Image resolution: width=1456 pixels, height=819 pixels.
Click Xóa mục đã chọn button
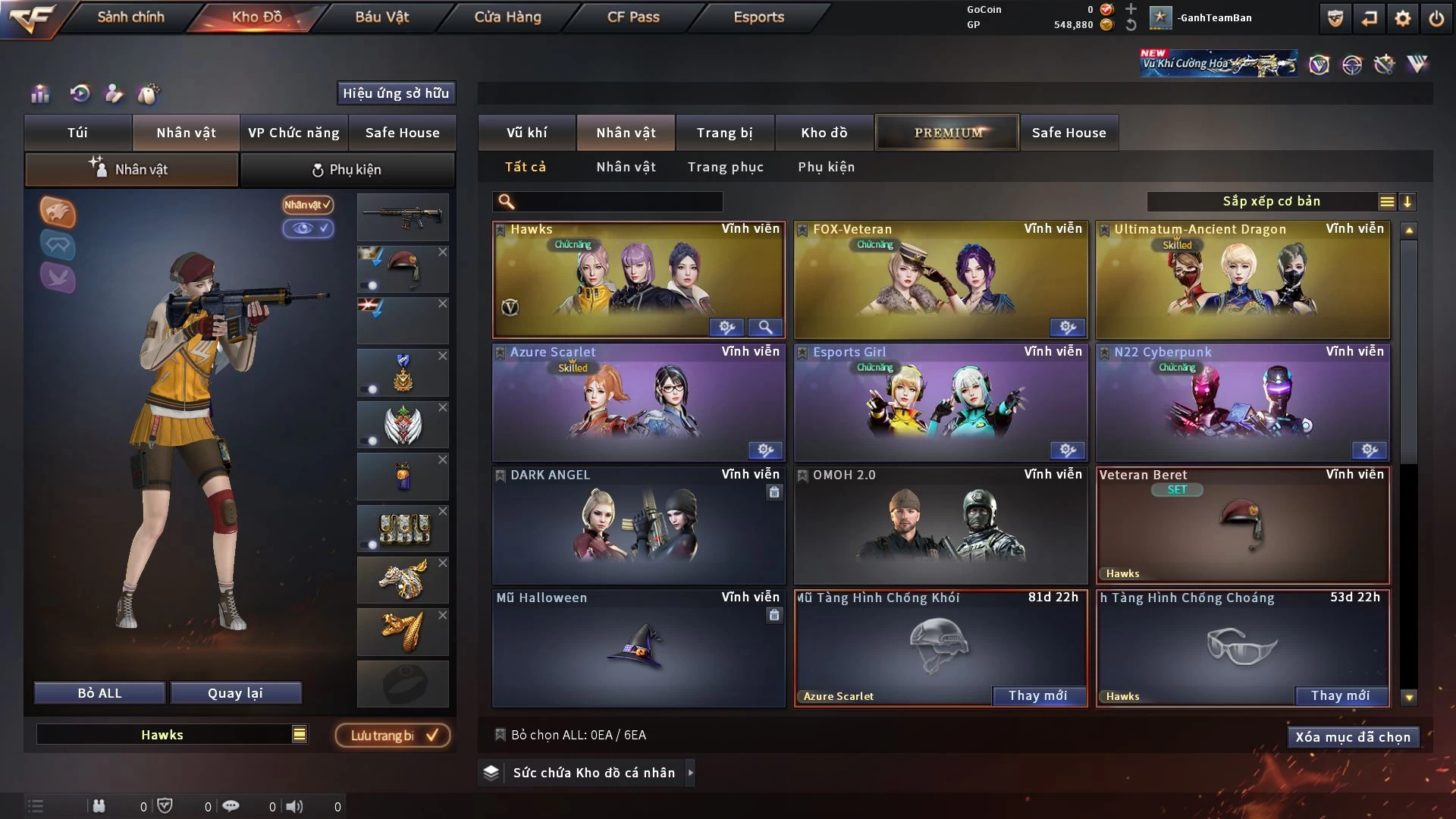[x=1352, y=737]
